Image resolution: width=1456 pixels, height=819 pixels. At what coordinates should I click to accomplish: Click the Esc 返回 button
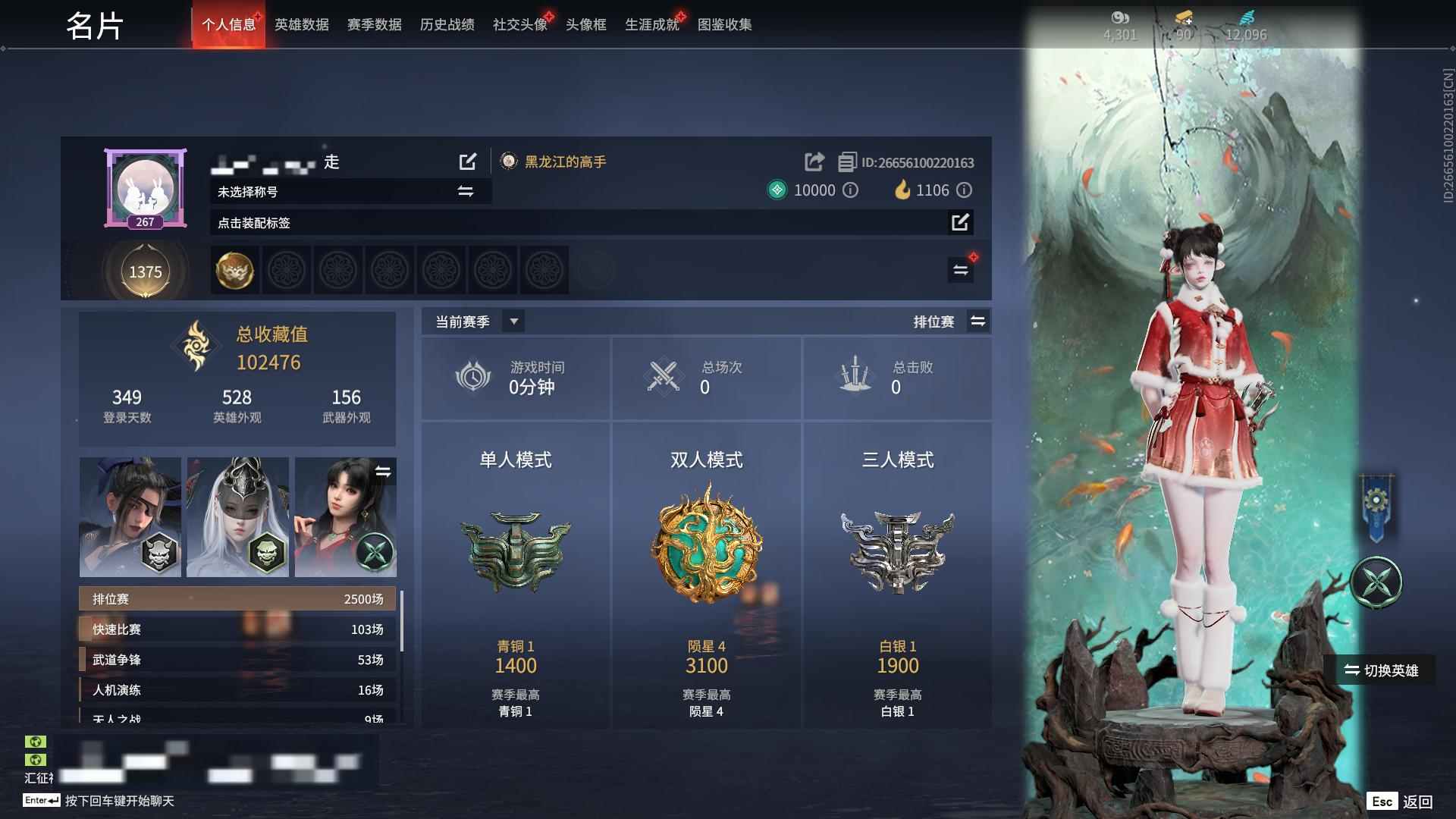point(1399,800)
